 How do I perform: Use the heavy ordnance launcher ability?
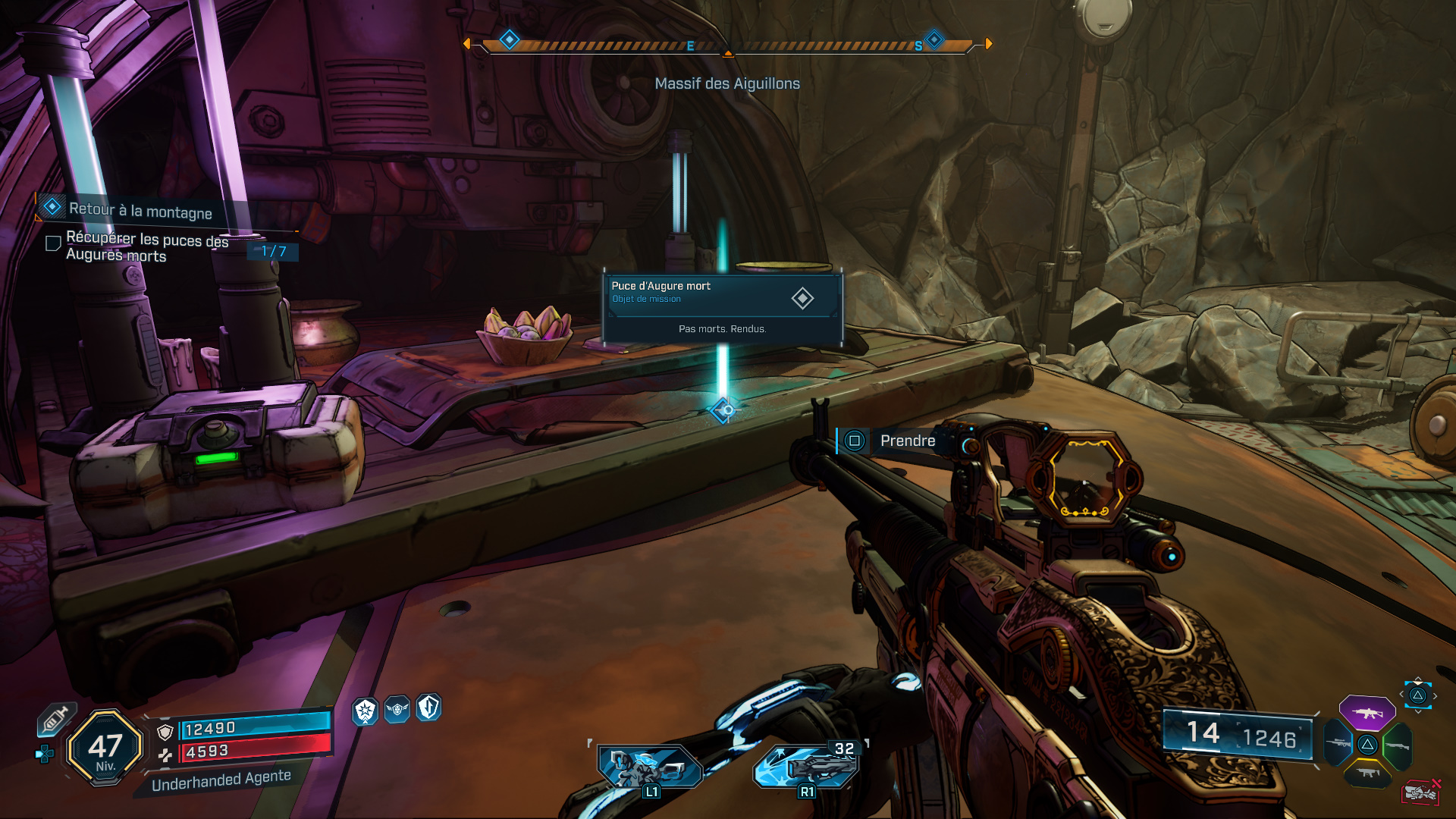[808, 766]
